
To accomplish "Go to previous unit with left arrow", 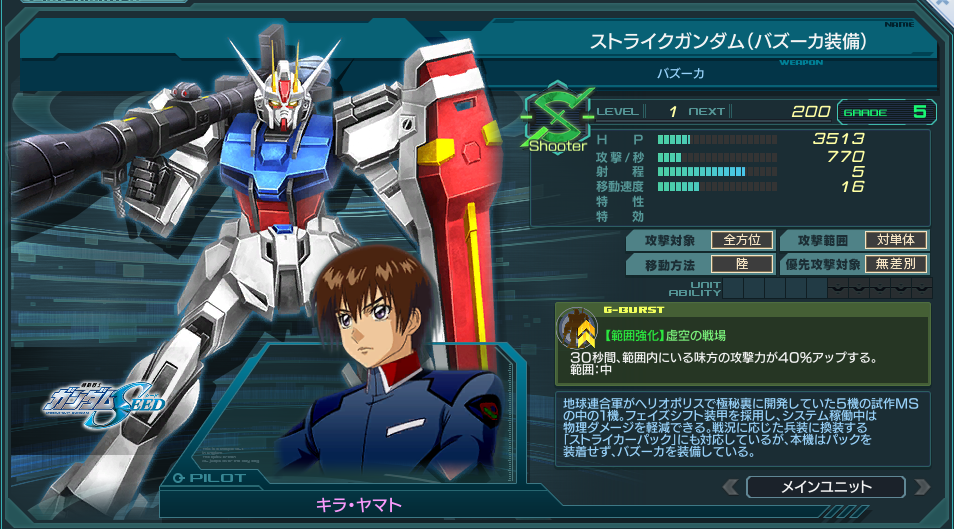I will (x=732, y=487).
